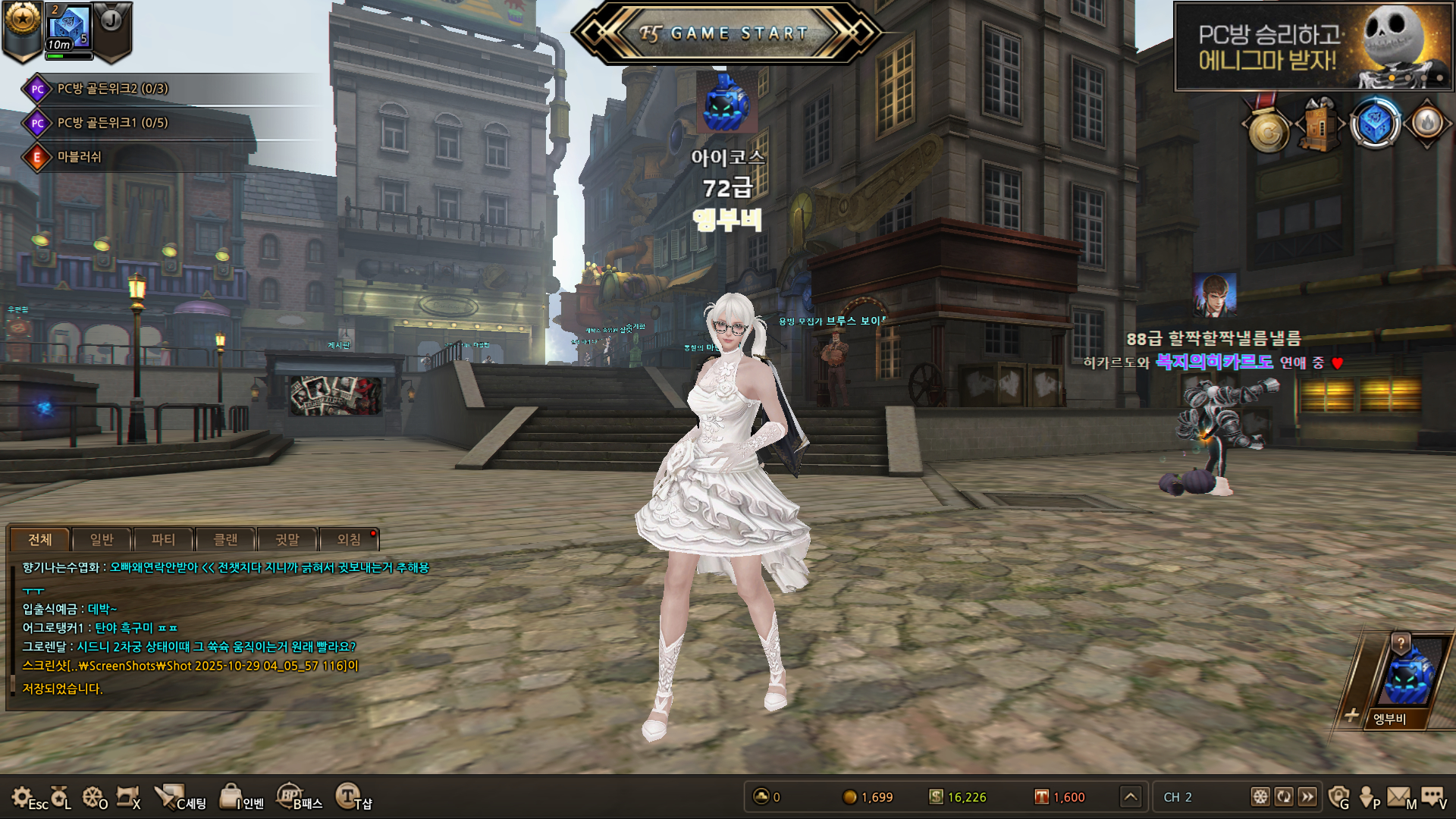The width and height of the screenshot is (1456, 819).
Task: Click the channel refresh arrows button
Action: pos(1284,797)
